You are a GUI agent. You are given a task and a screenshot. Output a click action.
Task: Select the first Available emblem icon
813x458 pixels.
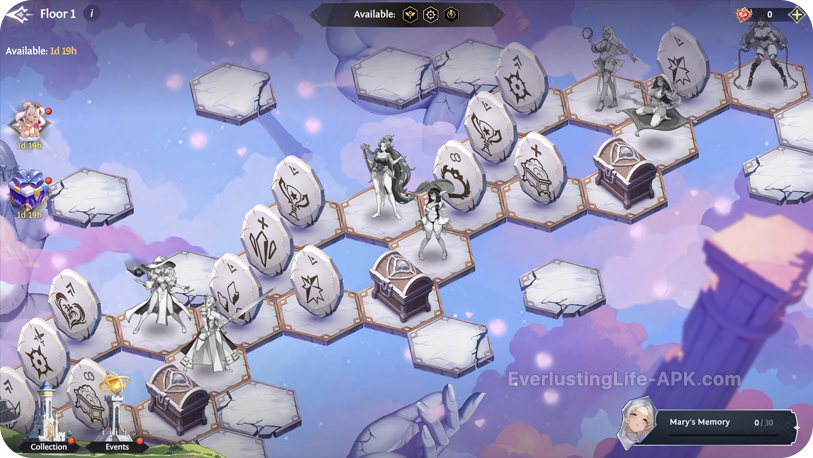point(410,15)
